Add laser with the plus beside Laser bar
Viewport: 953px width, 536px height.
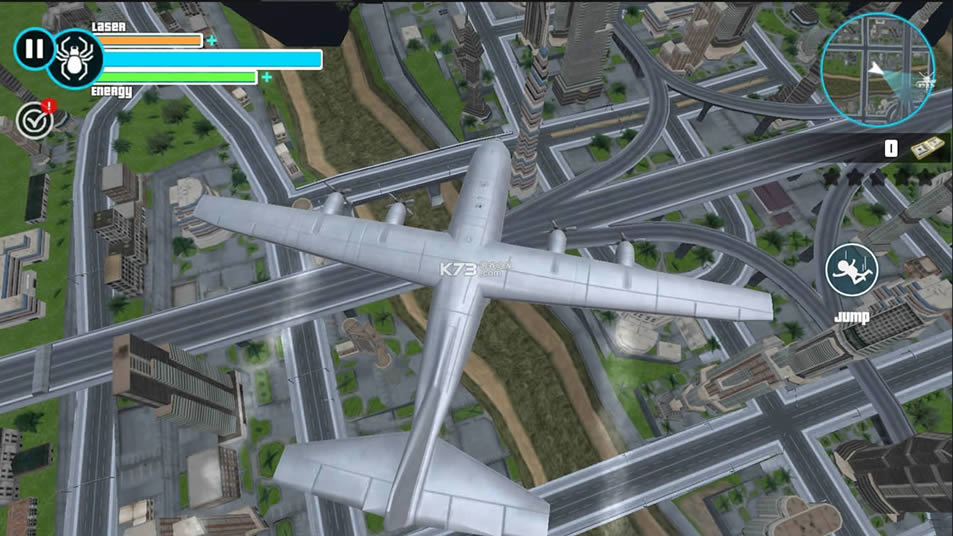[x=211, y=41]
